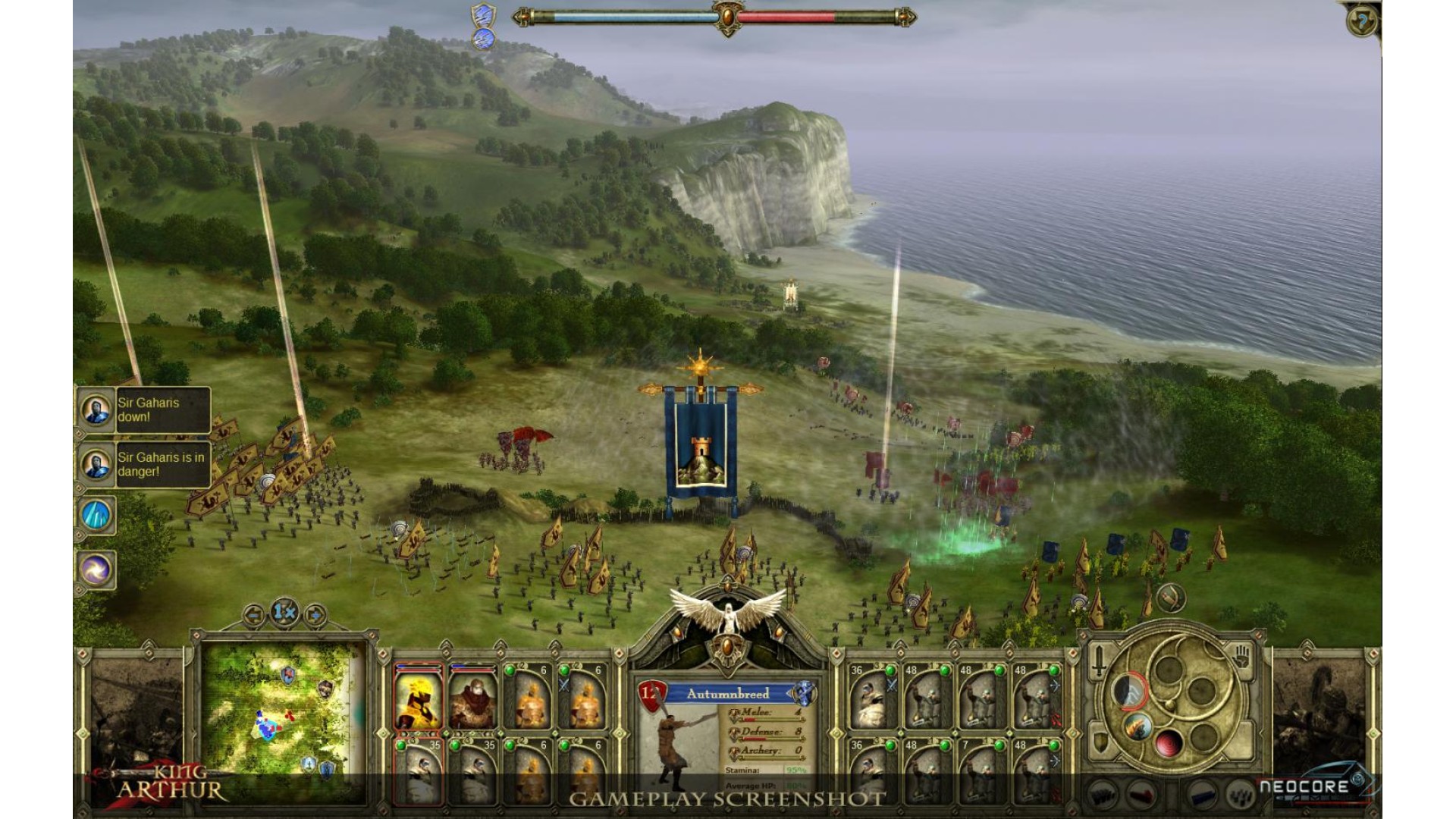1456x819 pixels.
Task: Select the red-scarfed hero portrait card
Action: pos(472,698)
